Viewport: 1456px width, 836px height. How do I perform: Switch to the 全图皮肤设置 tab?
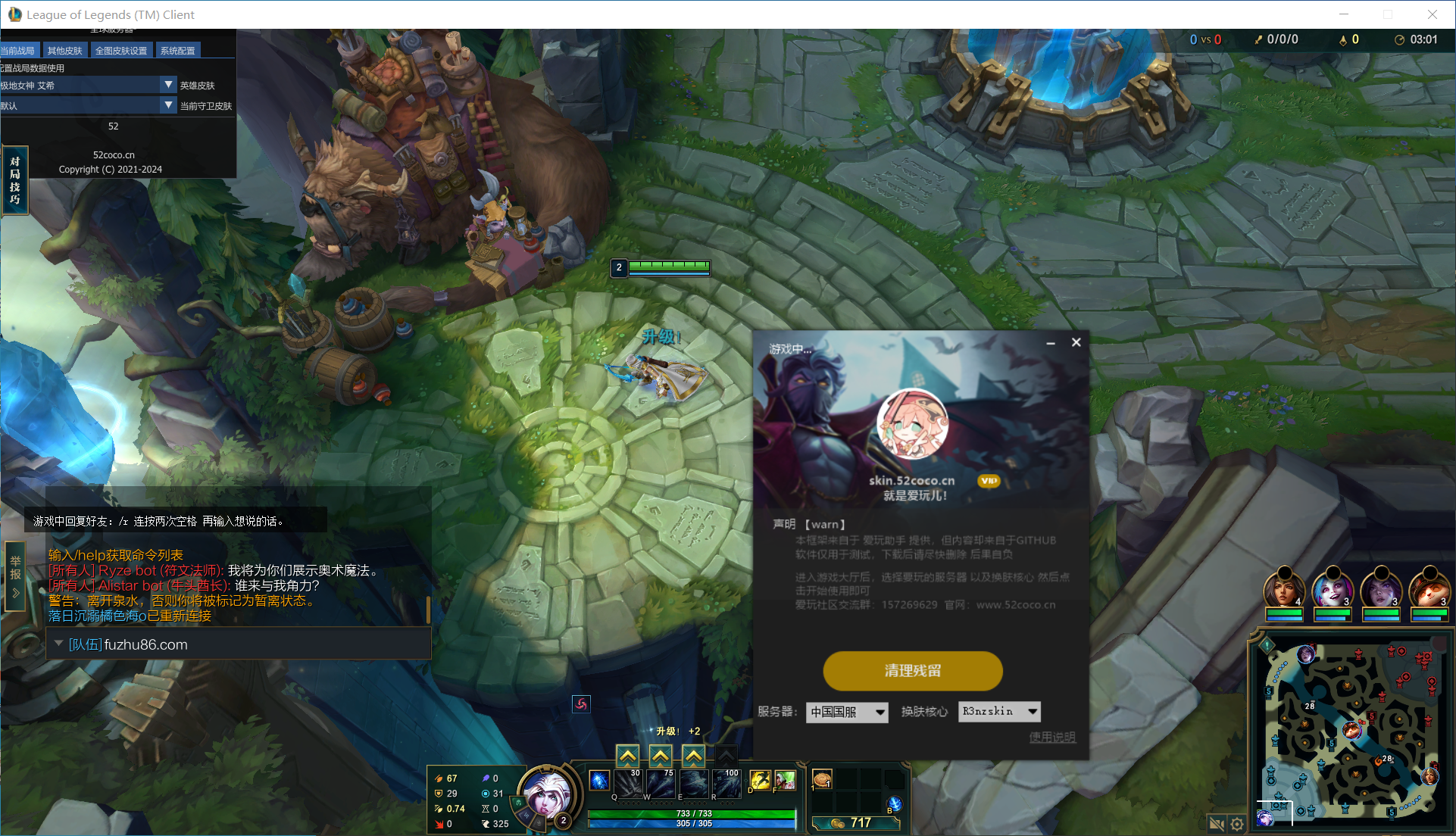tap(121, 51)
